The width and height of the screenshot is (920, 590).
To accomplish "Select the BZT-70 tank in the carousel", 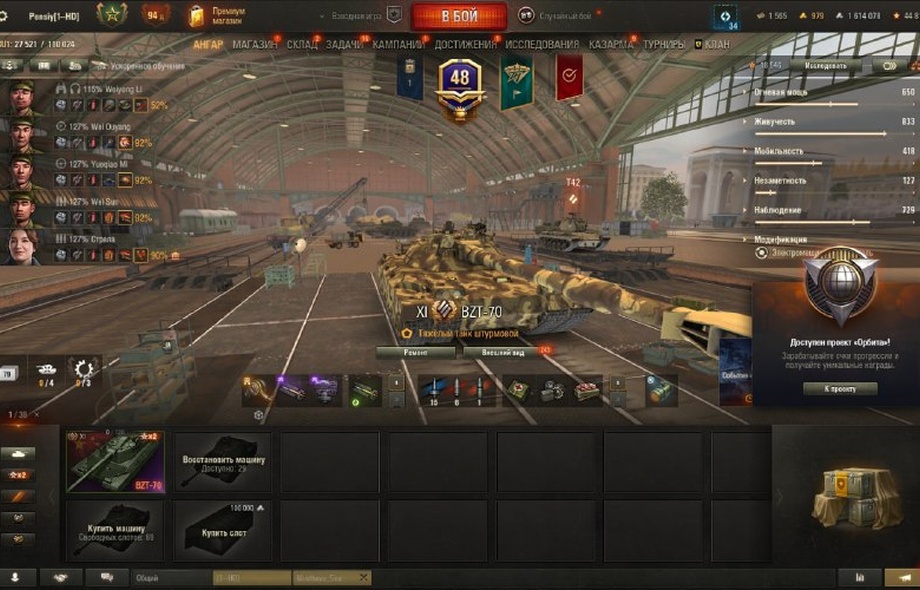I will [x=115, y=462].
